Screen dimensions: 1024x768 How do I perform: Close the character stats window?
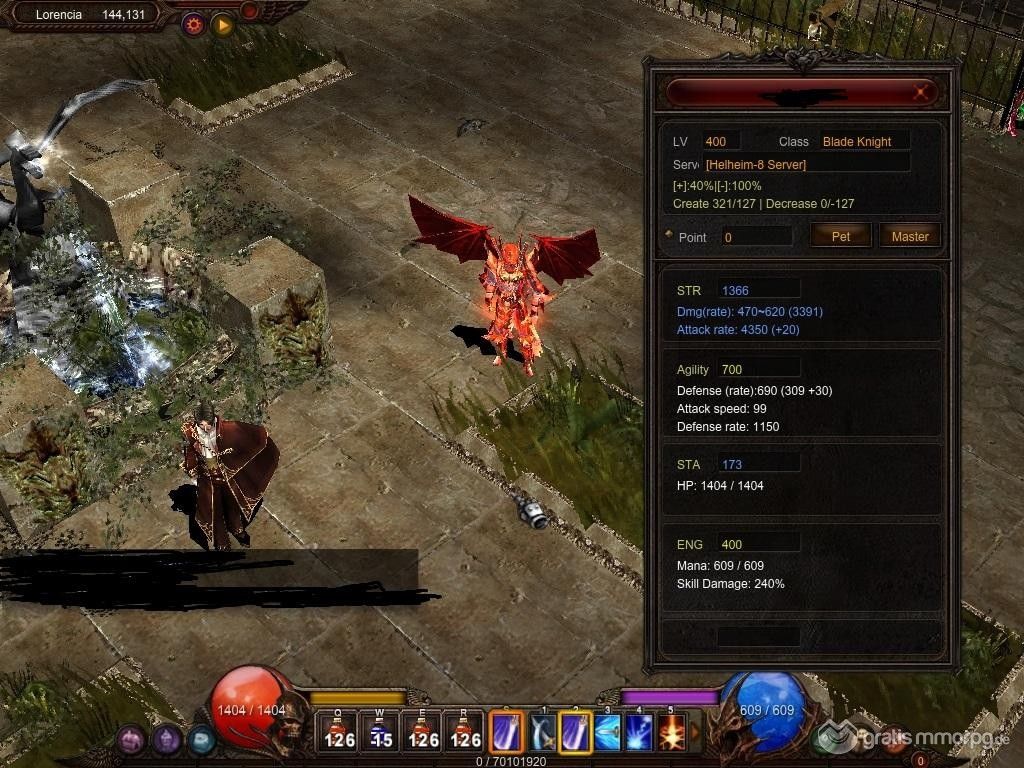[x=922, y=93]
